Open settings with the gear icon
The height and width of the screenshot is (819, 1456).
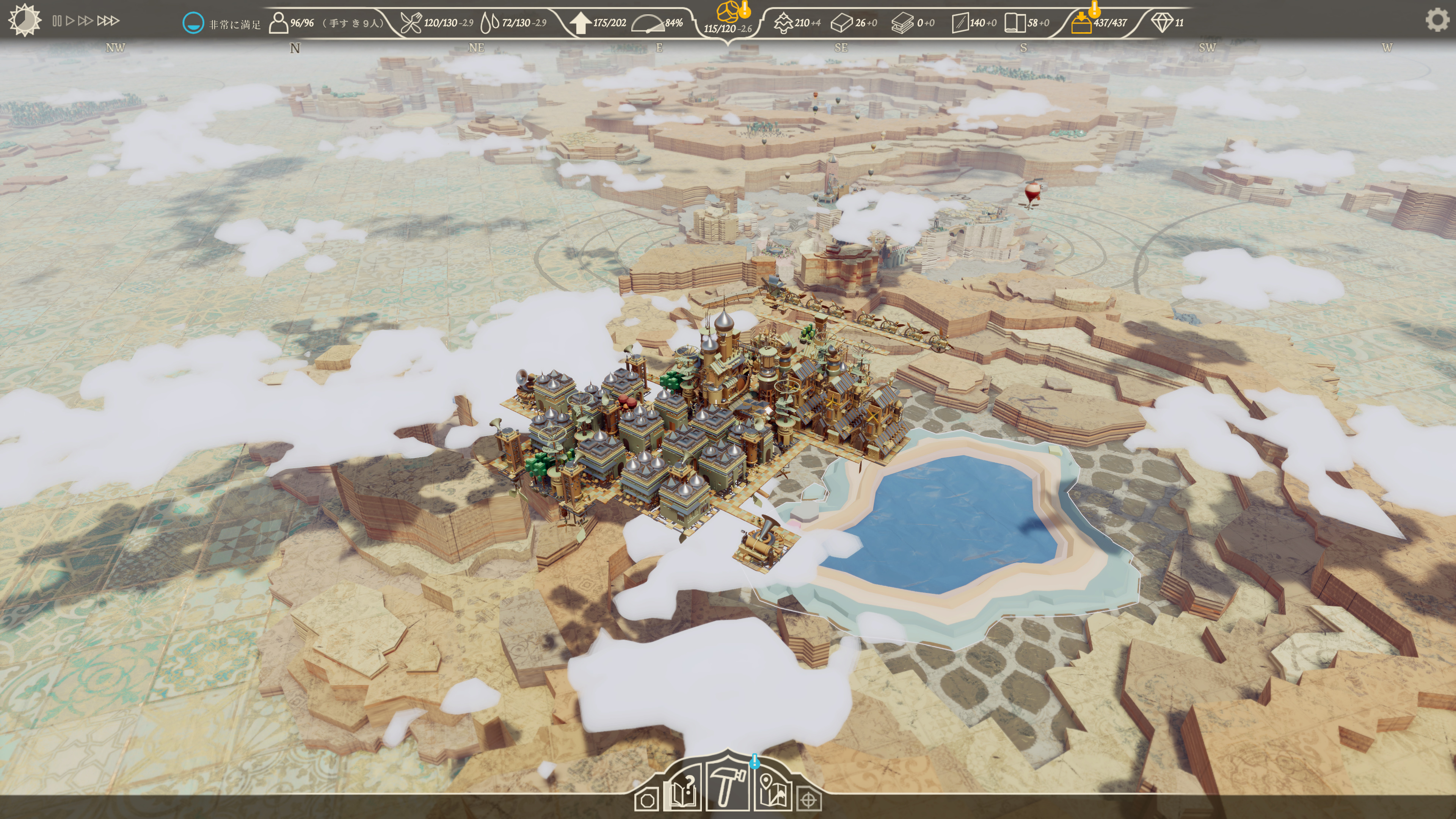click(1436, 20)
